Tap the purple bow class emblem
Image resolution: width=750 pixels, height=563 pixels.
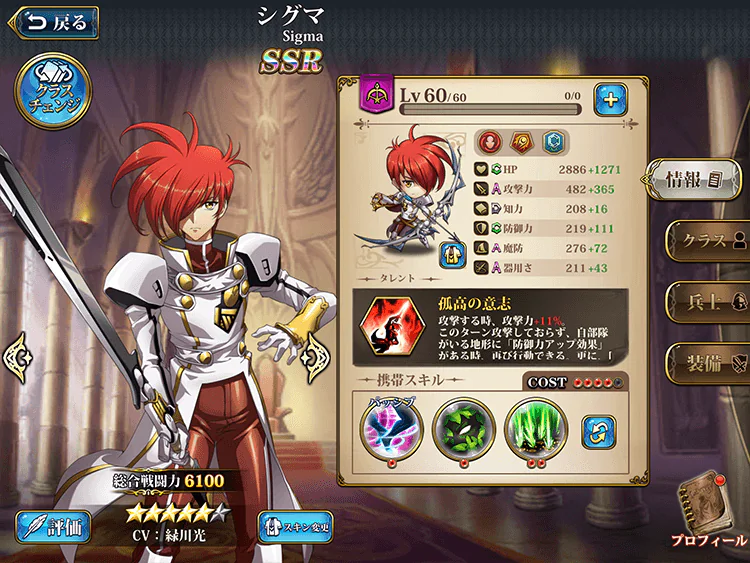click(379, 96)
